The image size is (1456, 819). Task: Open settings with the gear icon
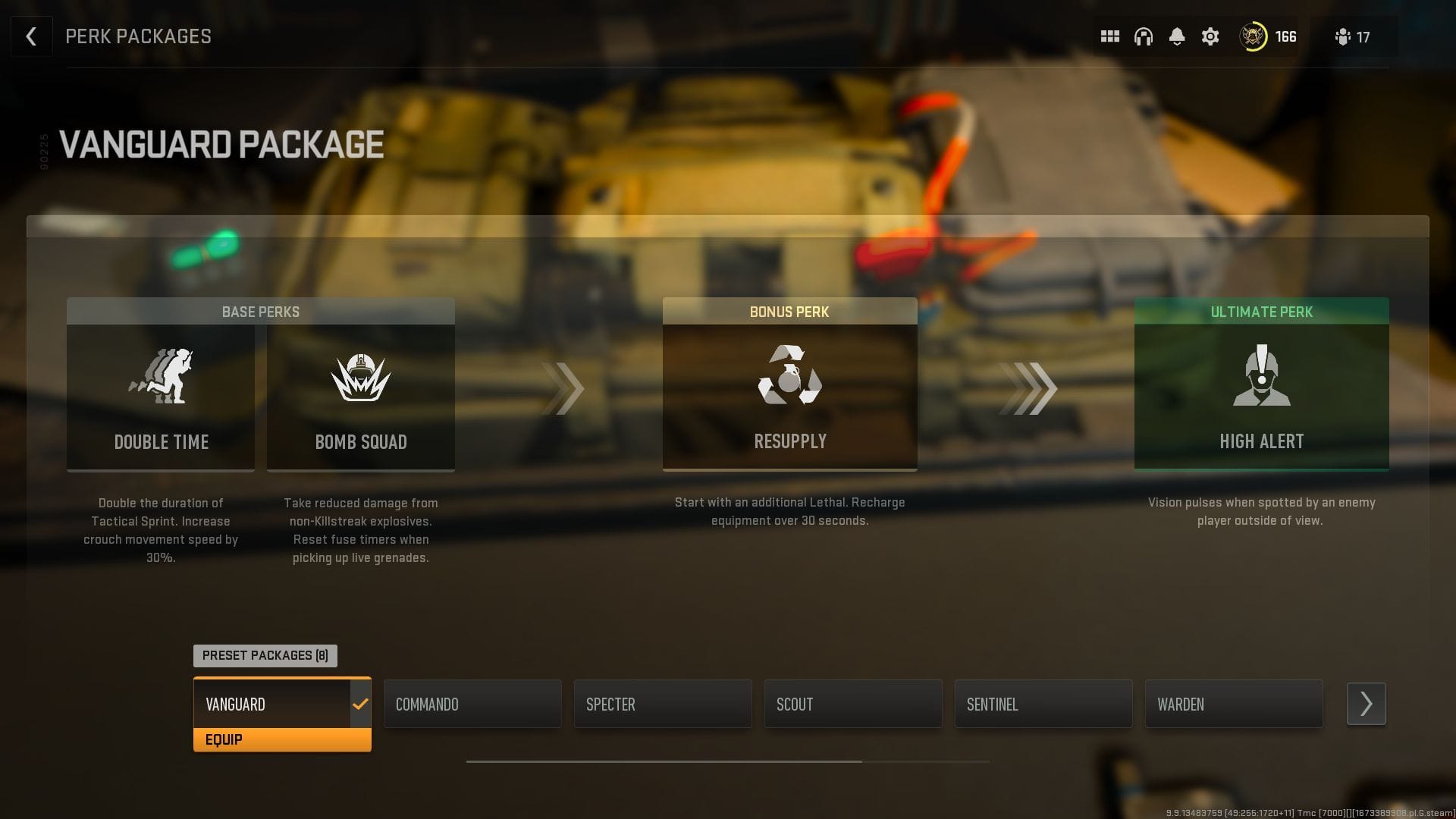[x=1210, y=36]
